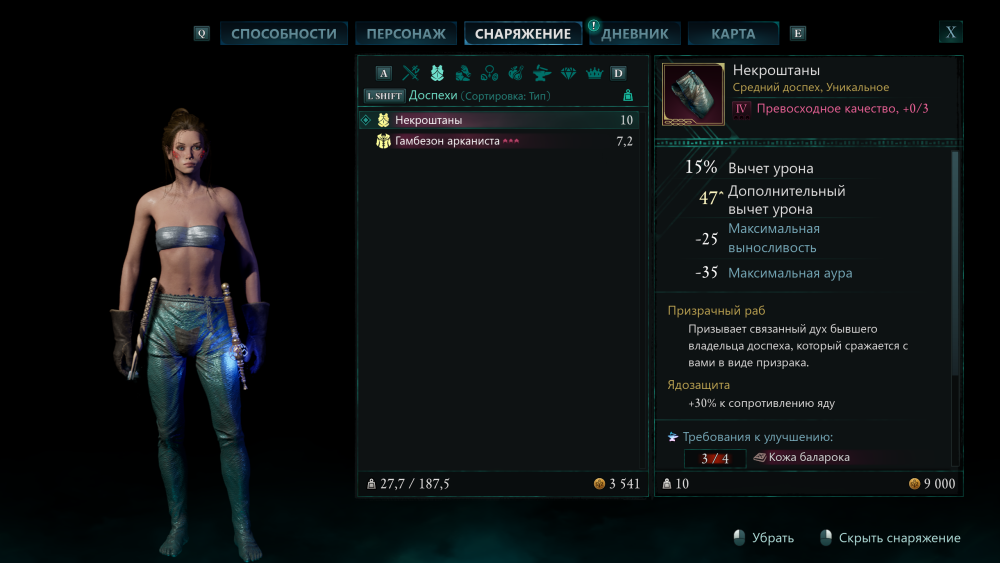Click the Некроштаны item thumbnail

coord(694,94)
